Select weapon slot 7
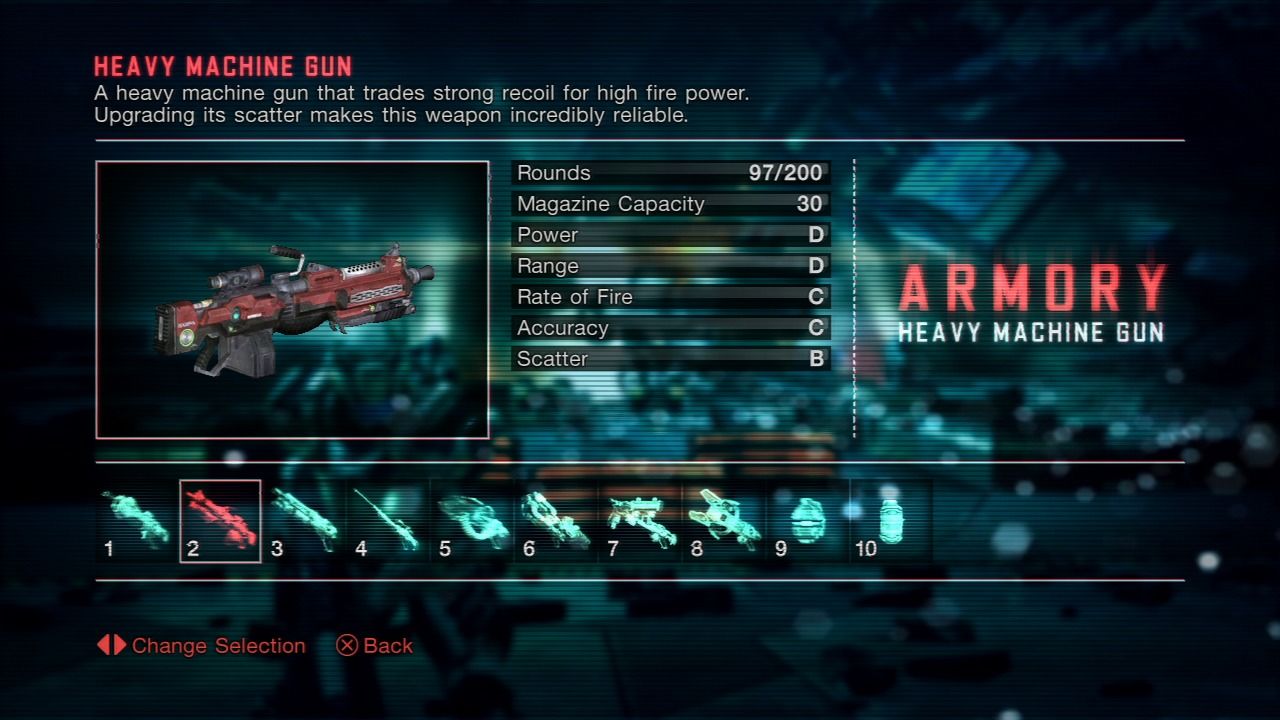1280x720 pixels. 640,521
